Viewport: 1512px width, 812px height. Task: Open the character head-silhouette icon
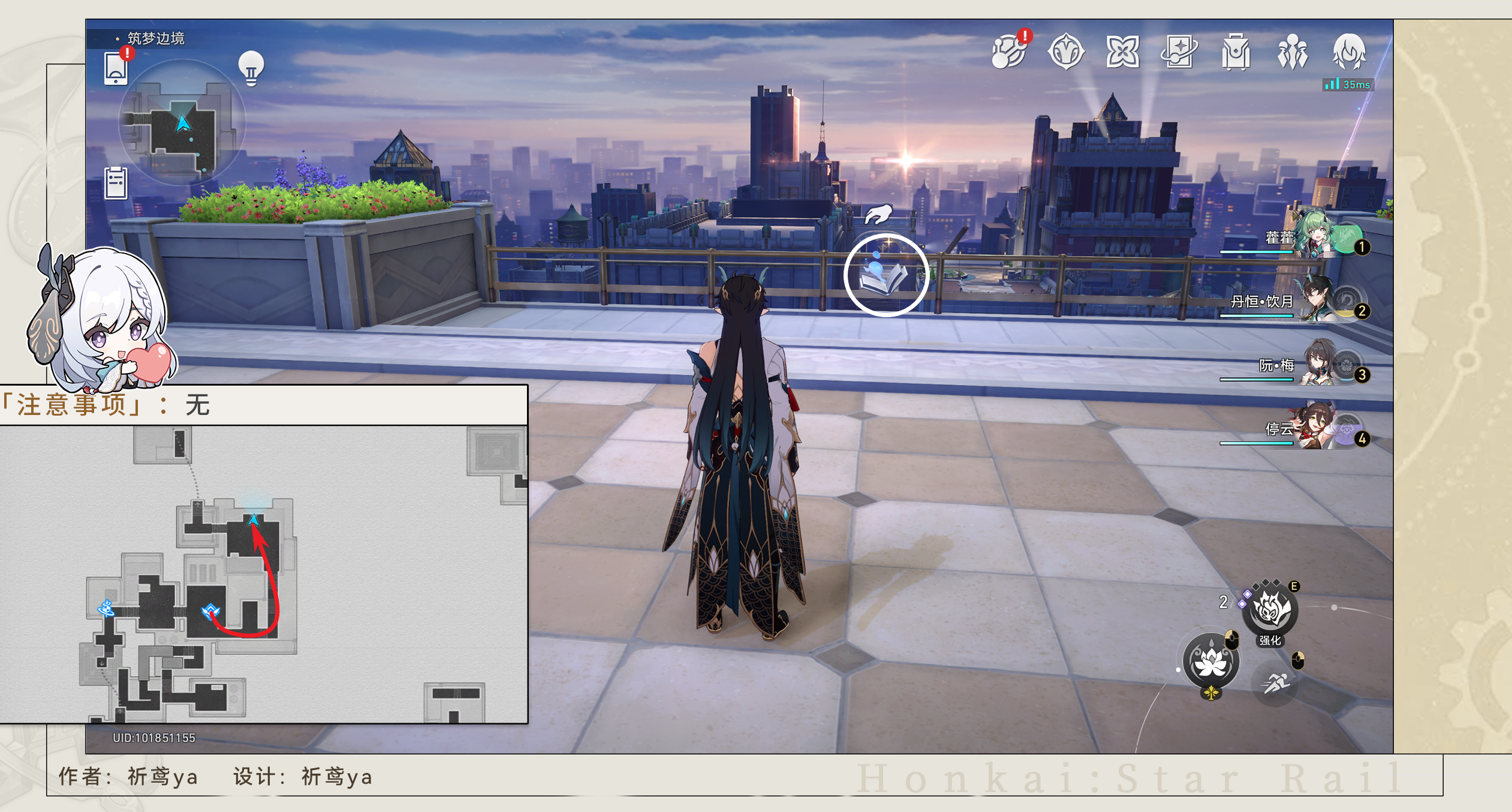coord(1349,52)
